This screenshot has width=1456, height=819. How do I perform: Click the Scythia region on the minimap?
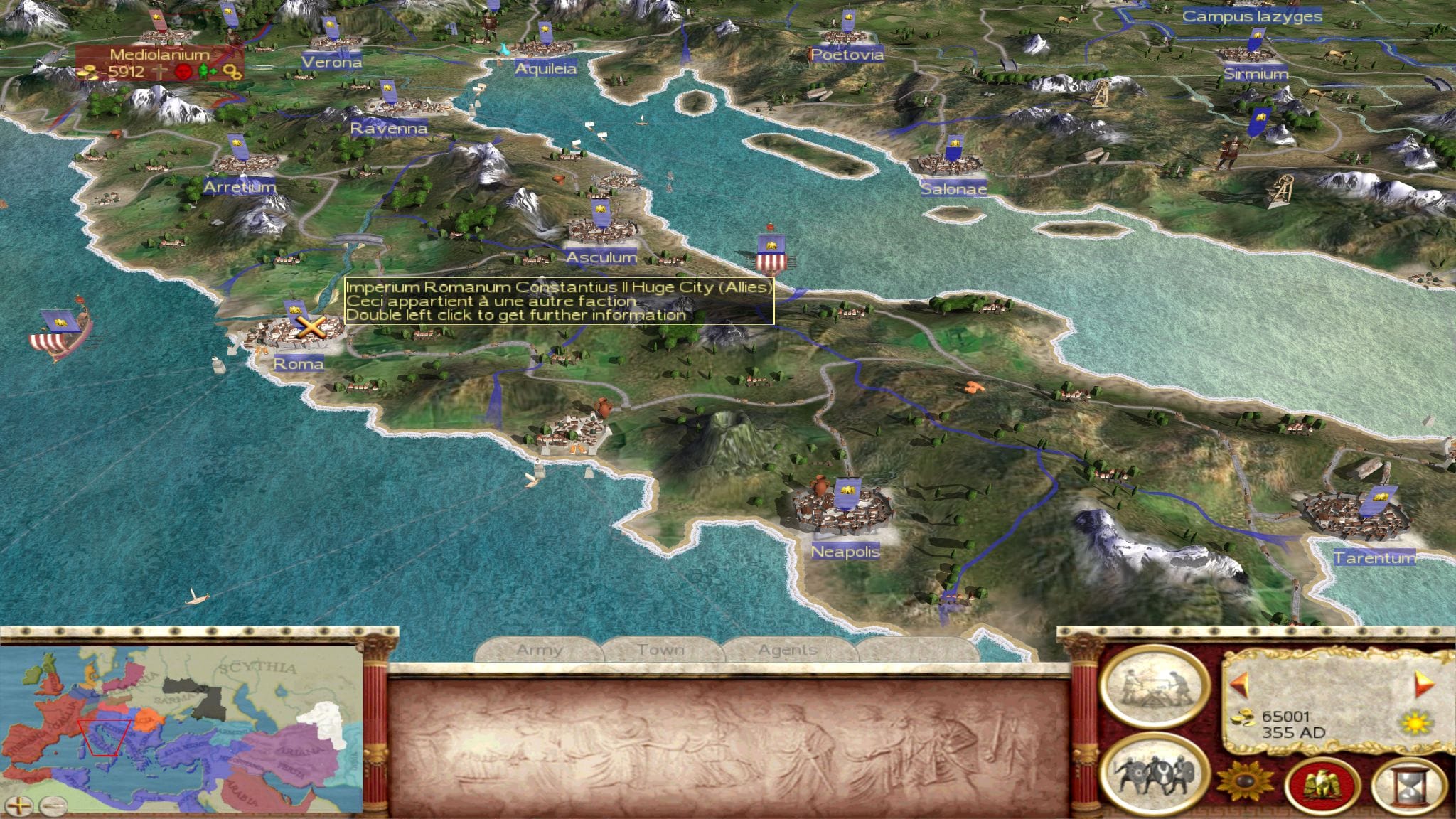pos(257,668)
